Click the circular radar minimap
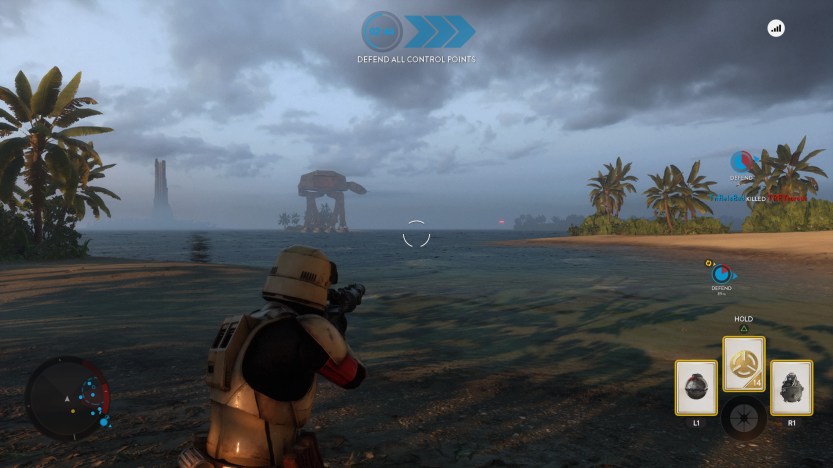 (68, 397)
